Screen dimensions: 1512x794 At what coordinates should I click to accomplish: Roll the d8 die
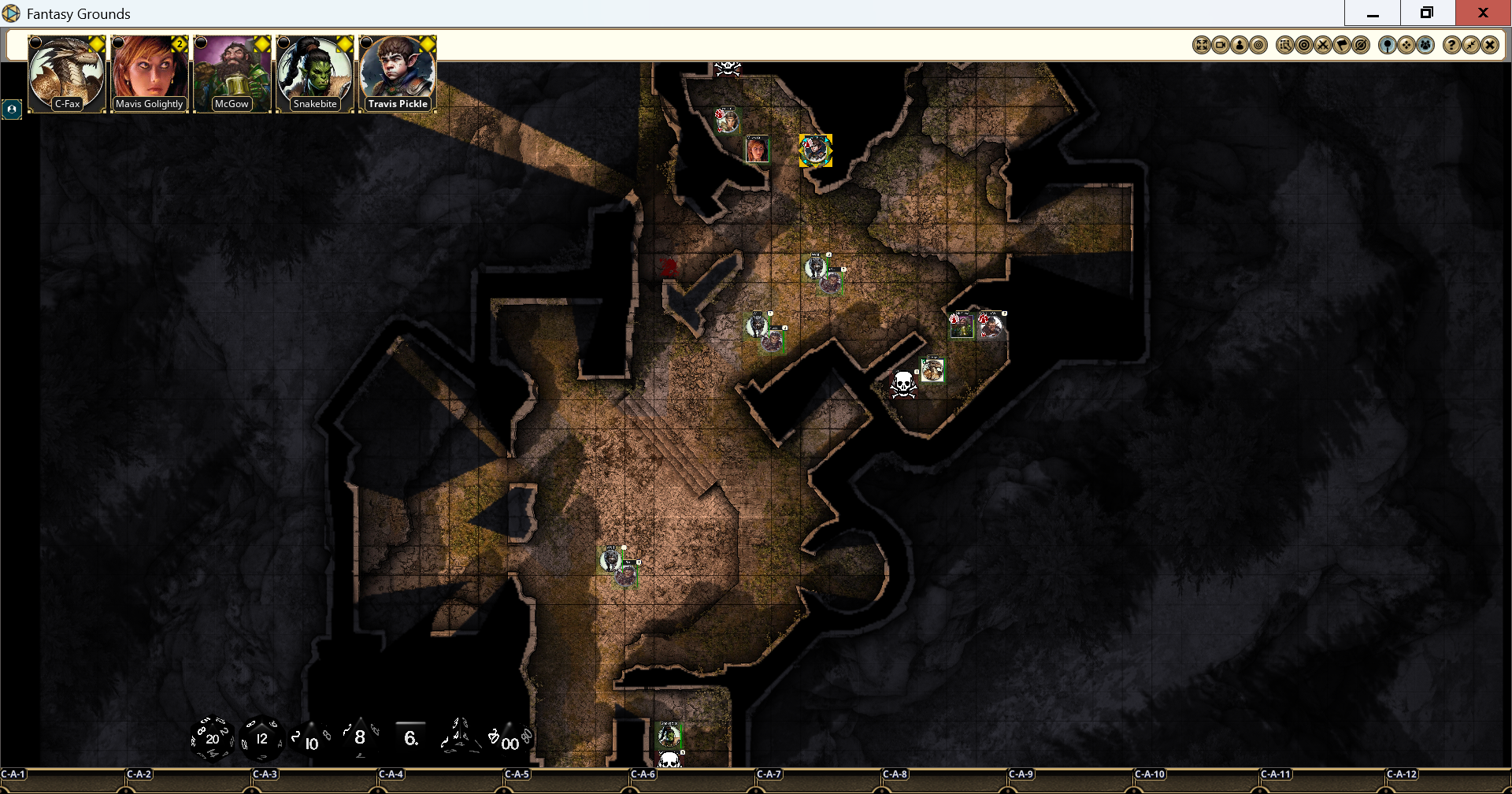click(359, 737)
